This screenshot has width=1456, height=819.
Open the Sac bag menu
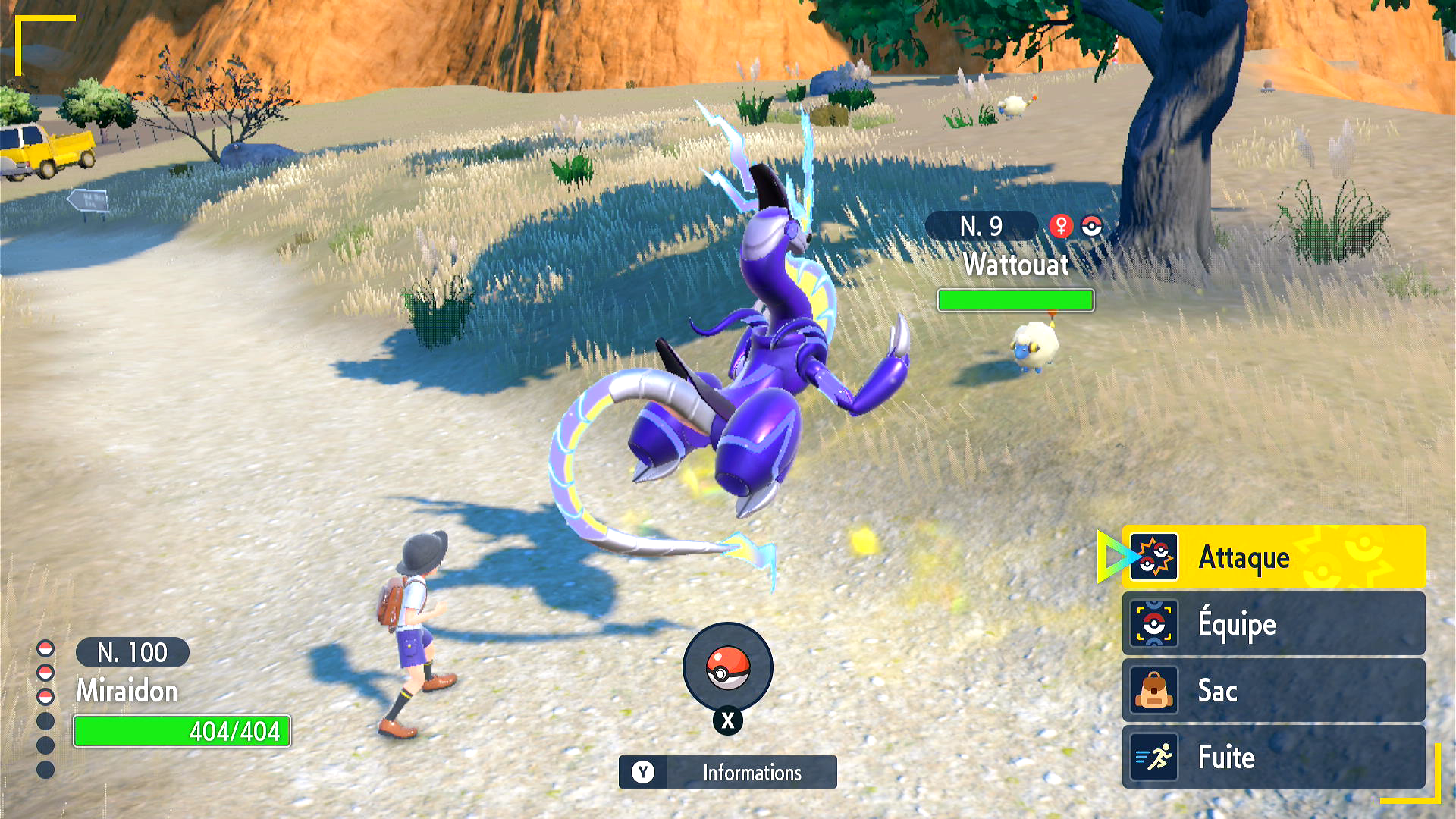pyautogui.click(x=1272, y=691)
